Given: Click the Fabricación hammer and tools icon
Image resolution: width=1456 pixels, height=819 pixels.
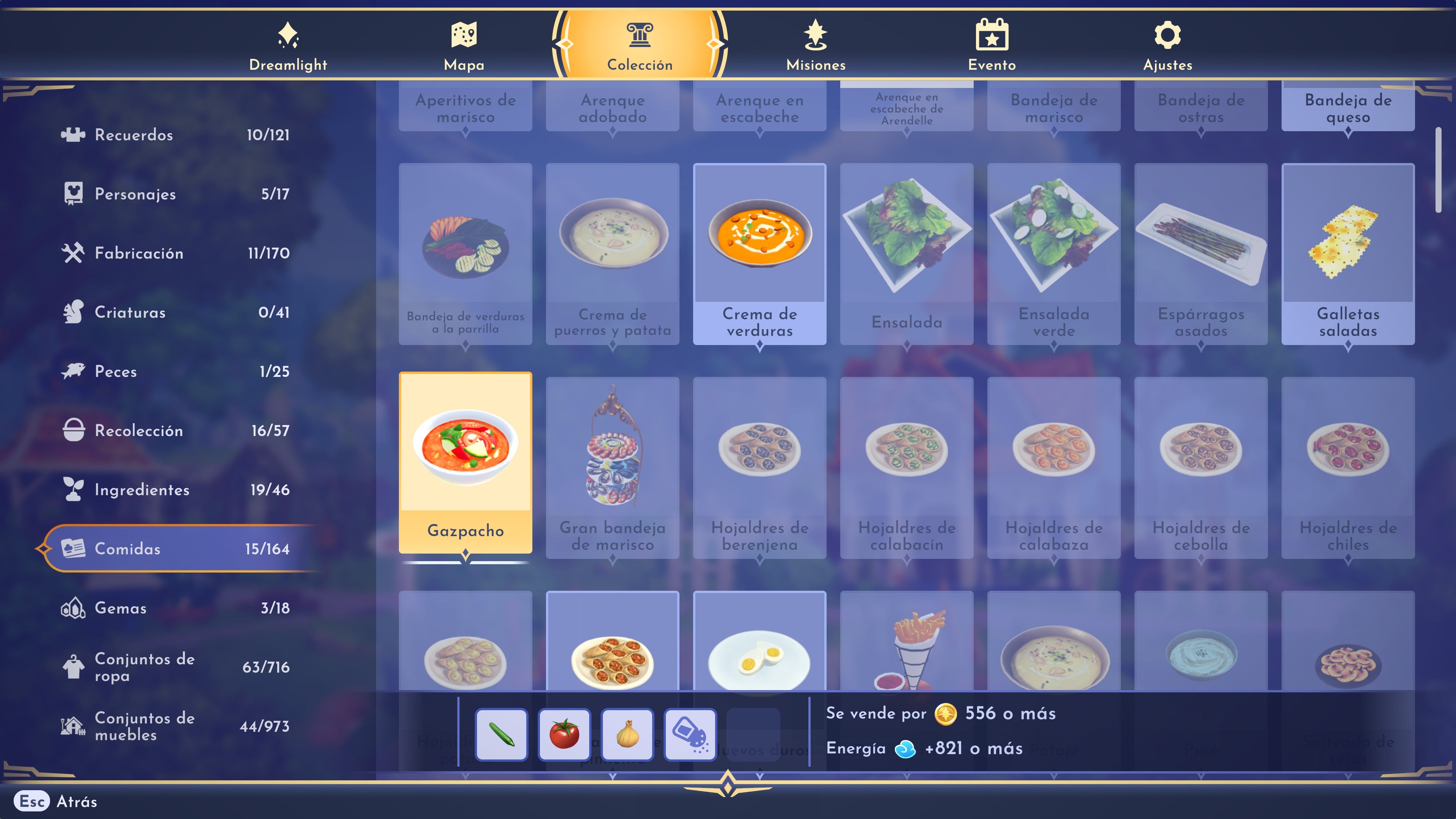Looking at the screenshot, I should 73,253.
